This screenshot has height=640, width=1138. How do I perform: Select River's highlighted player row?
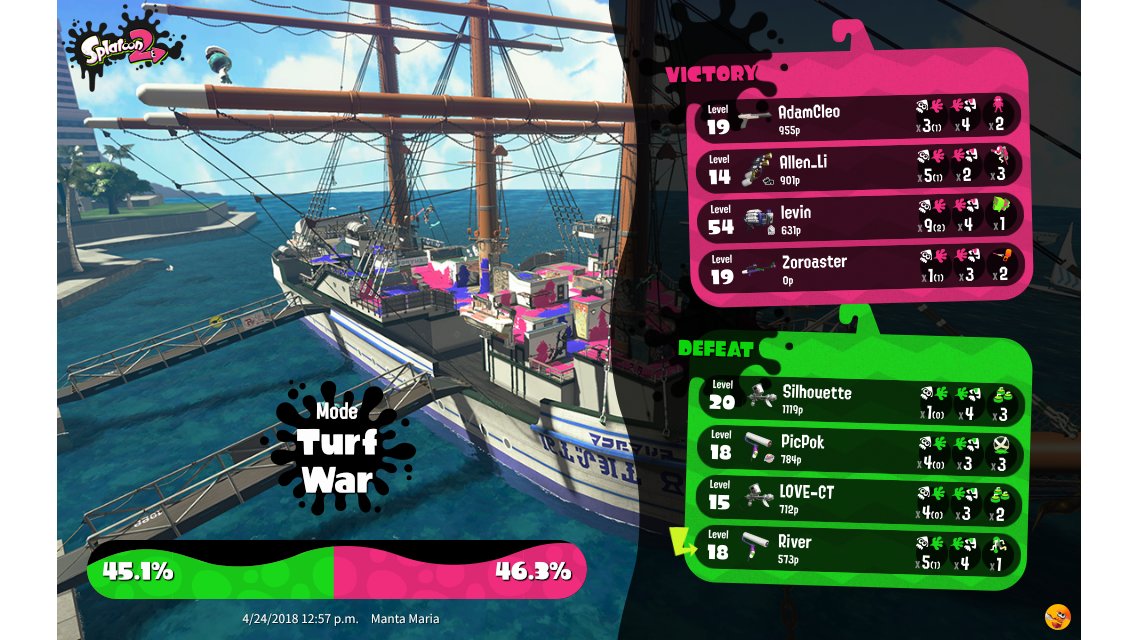(x=858, y=549)
